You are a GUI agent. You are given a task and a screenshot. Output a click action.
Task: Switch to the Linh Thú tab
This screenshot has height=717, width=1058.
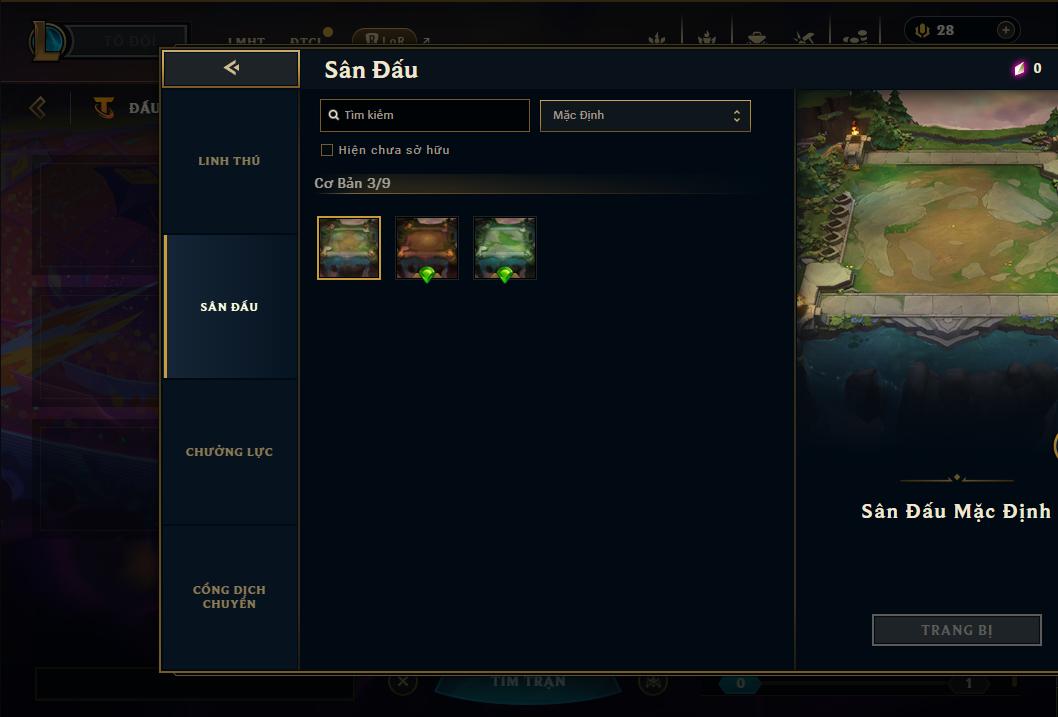point(229,161)
